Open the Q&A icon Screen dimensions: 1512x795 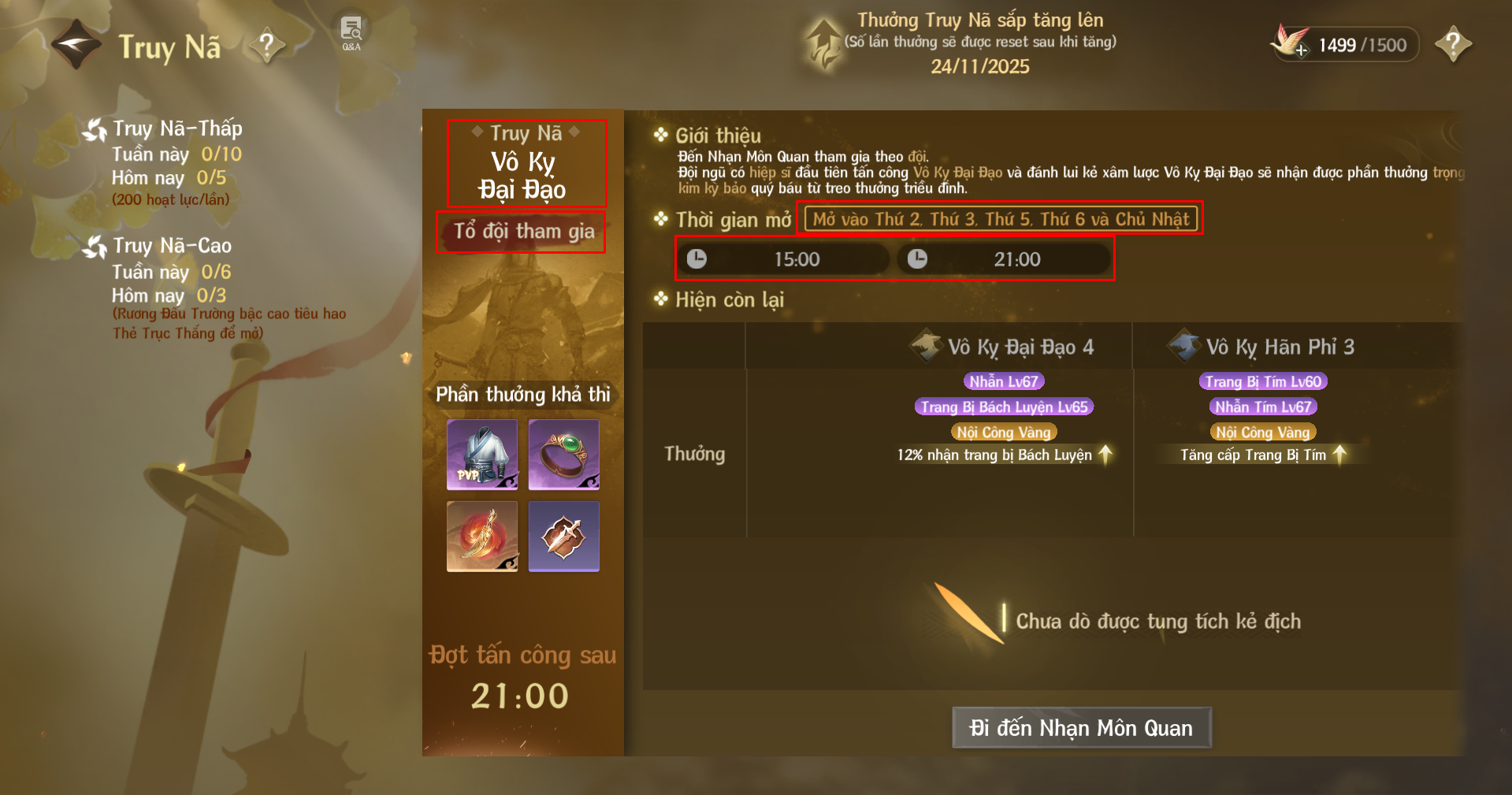[351, 33]
